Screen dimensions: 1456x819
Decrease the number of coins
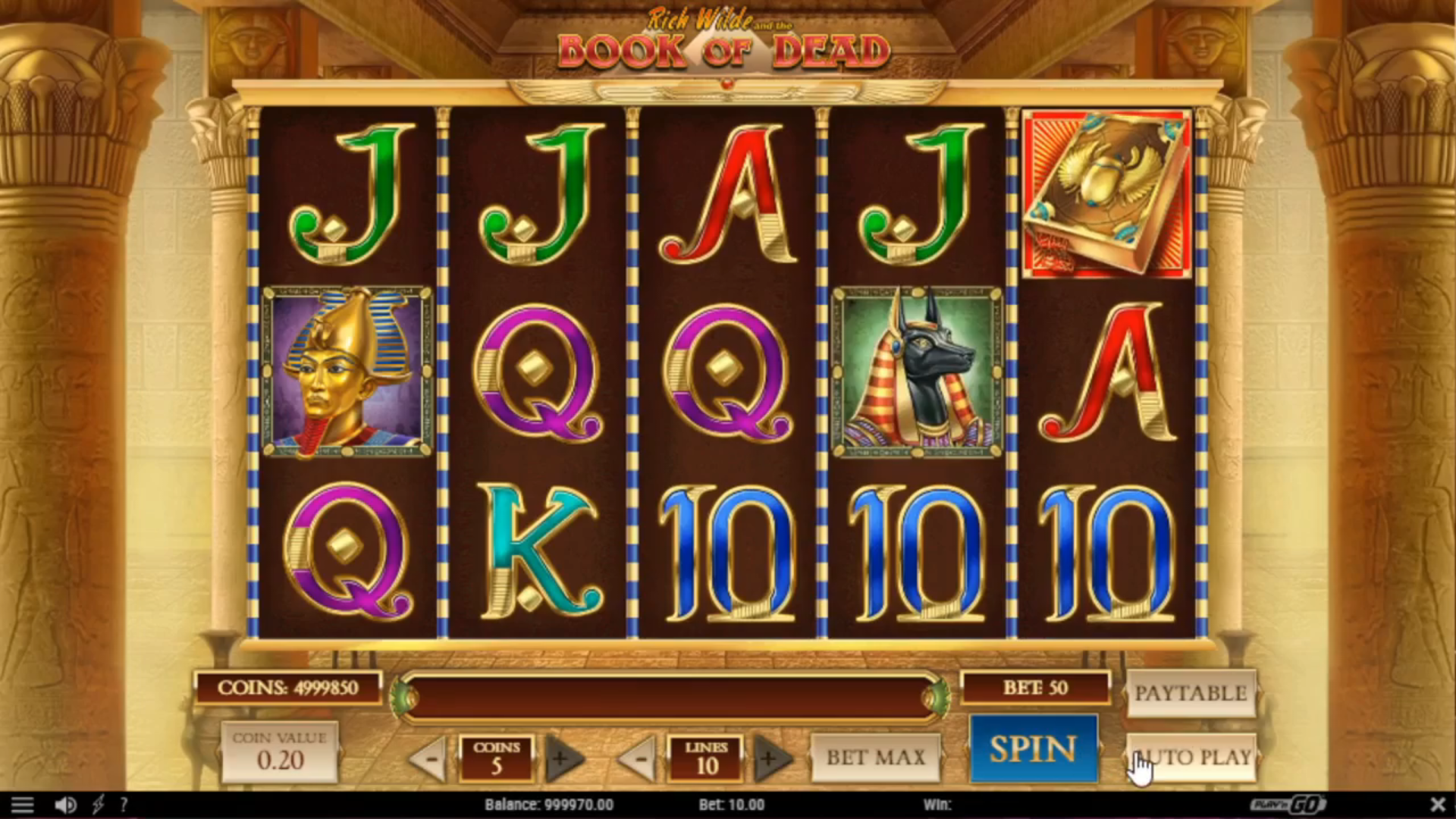[x=430, y=758]
